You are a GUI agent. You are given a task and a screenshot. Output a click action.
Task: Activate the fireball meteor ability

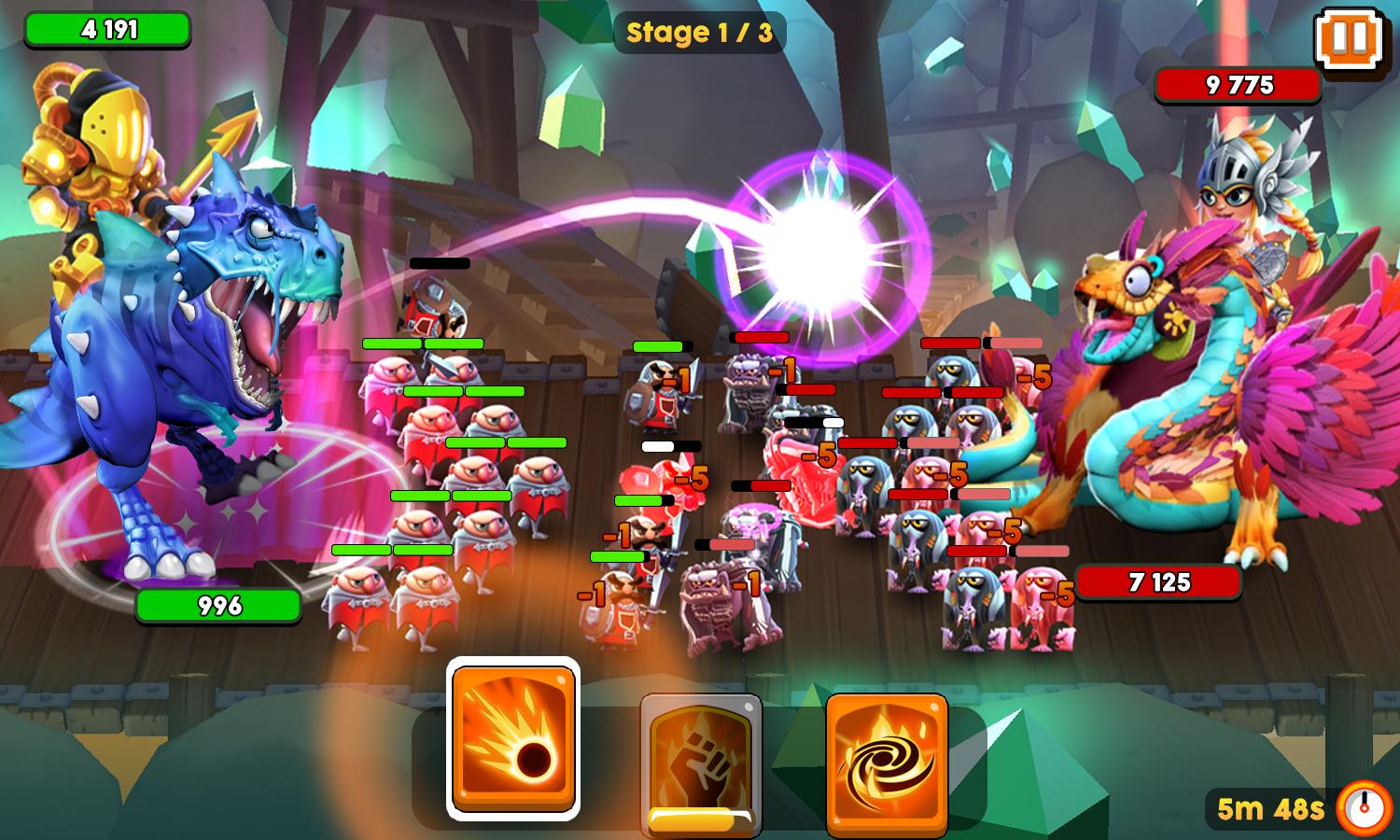(x=512, y=738)
